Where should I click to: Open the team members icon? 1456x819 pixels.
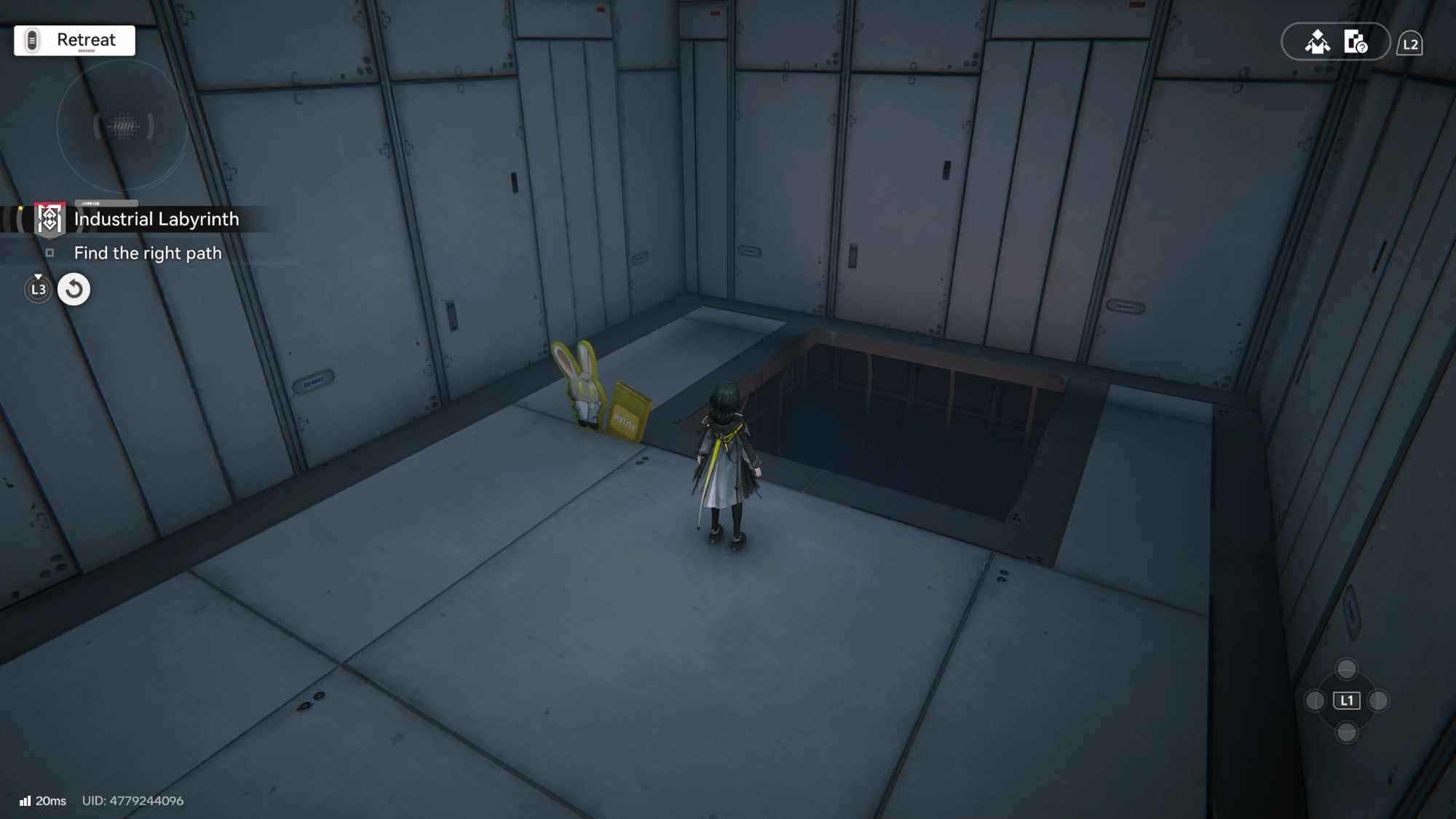(1317, 42)
